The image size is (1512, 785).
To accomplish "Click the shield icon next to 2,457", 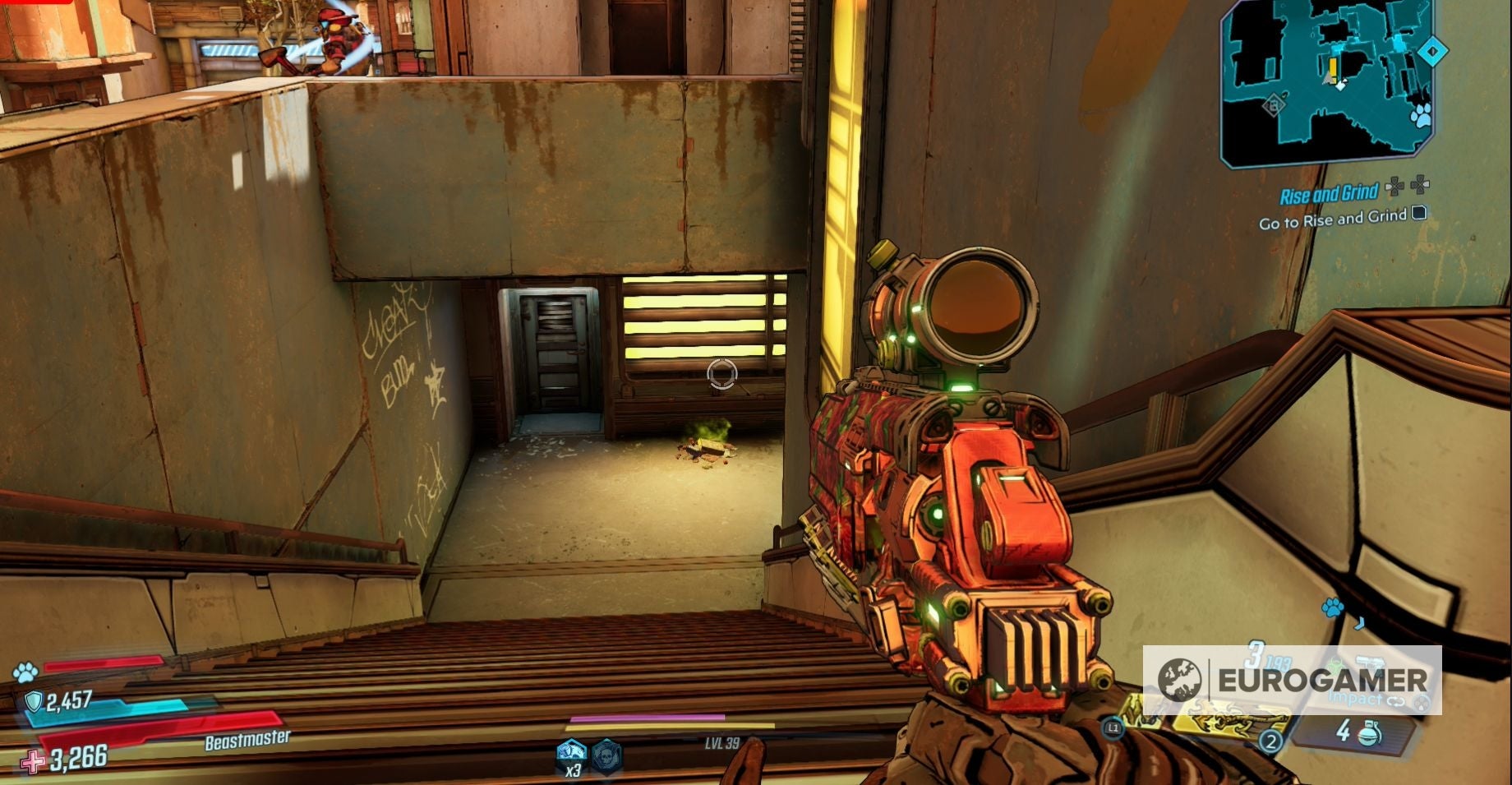I will pos(34,699).
